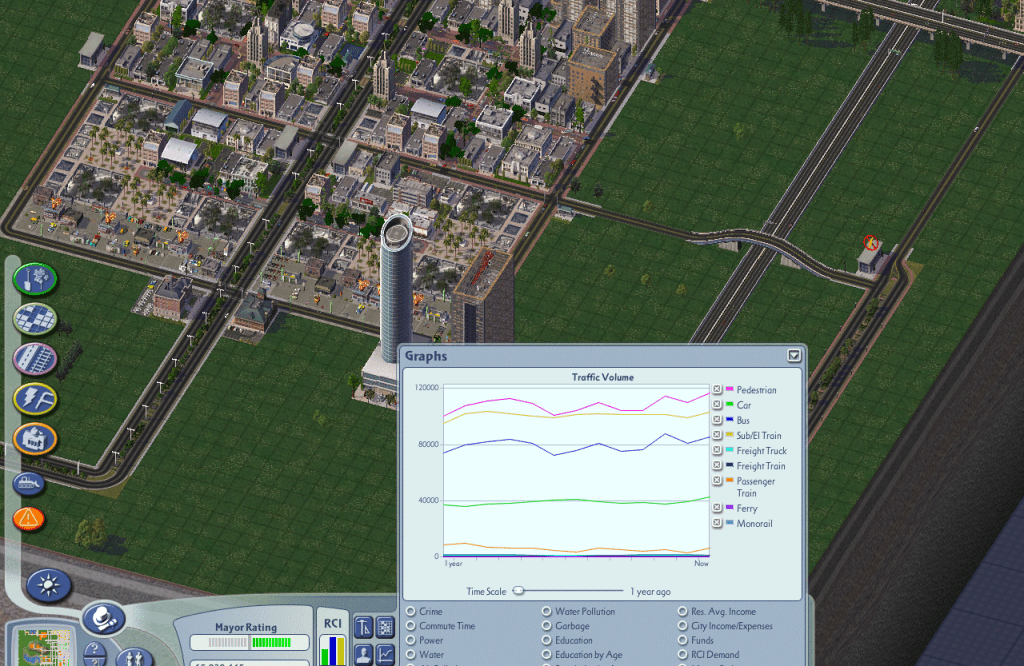The height and width of the screenshot is (666, 1024).
Task: Toggle the Ferry legend checkbox
Action: pos(717,508)
